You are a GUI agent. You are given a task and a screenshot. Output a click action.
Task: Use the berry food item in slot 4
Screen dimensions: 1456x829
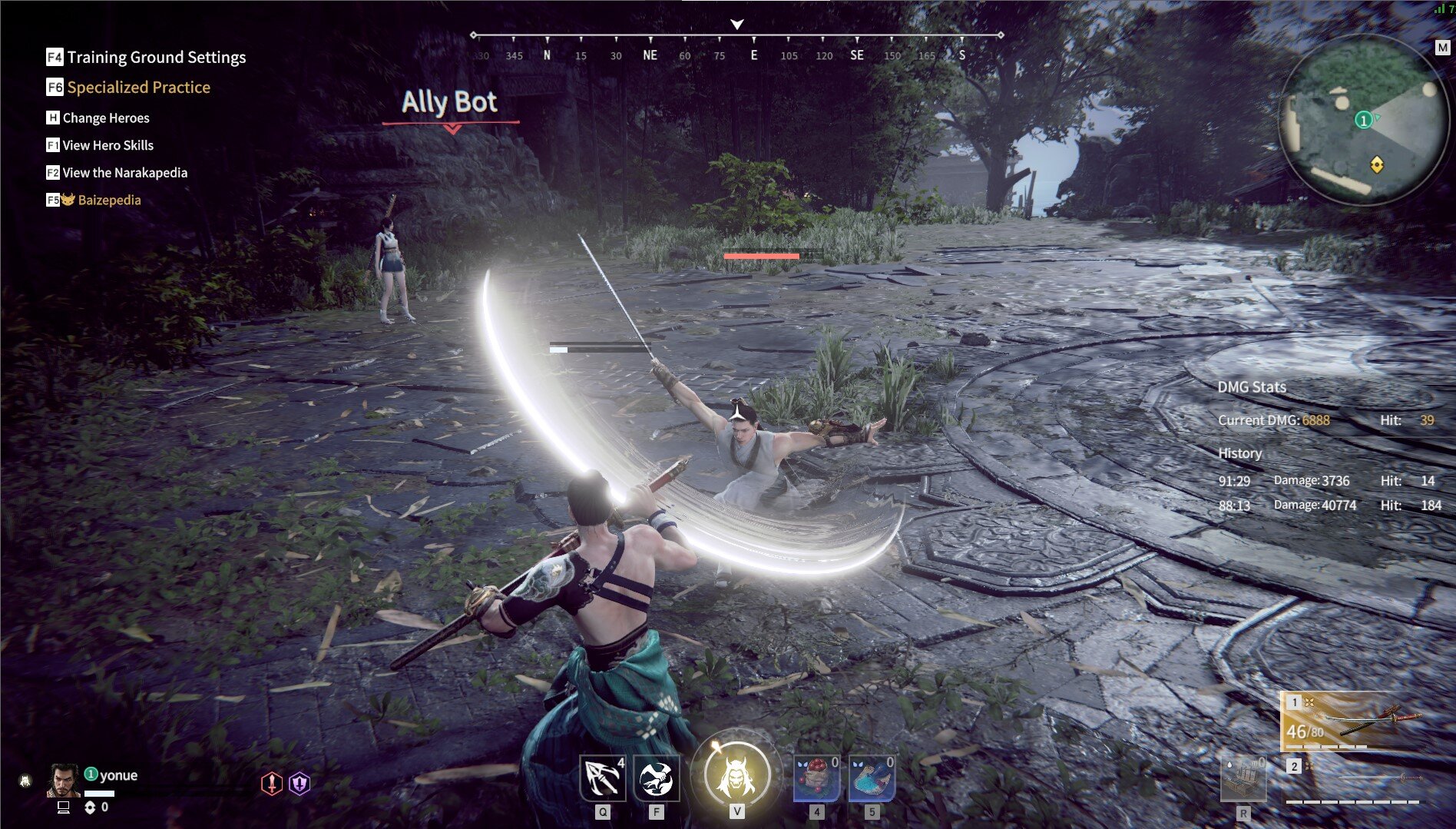(816, 778)
